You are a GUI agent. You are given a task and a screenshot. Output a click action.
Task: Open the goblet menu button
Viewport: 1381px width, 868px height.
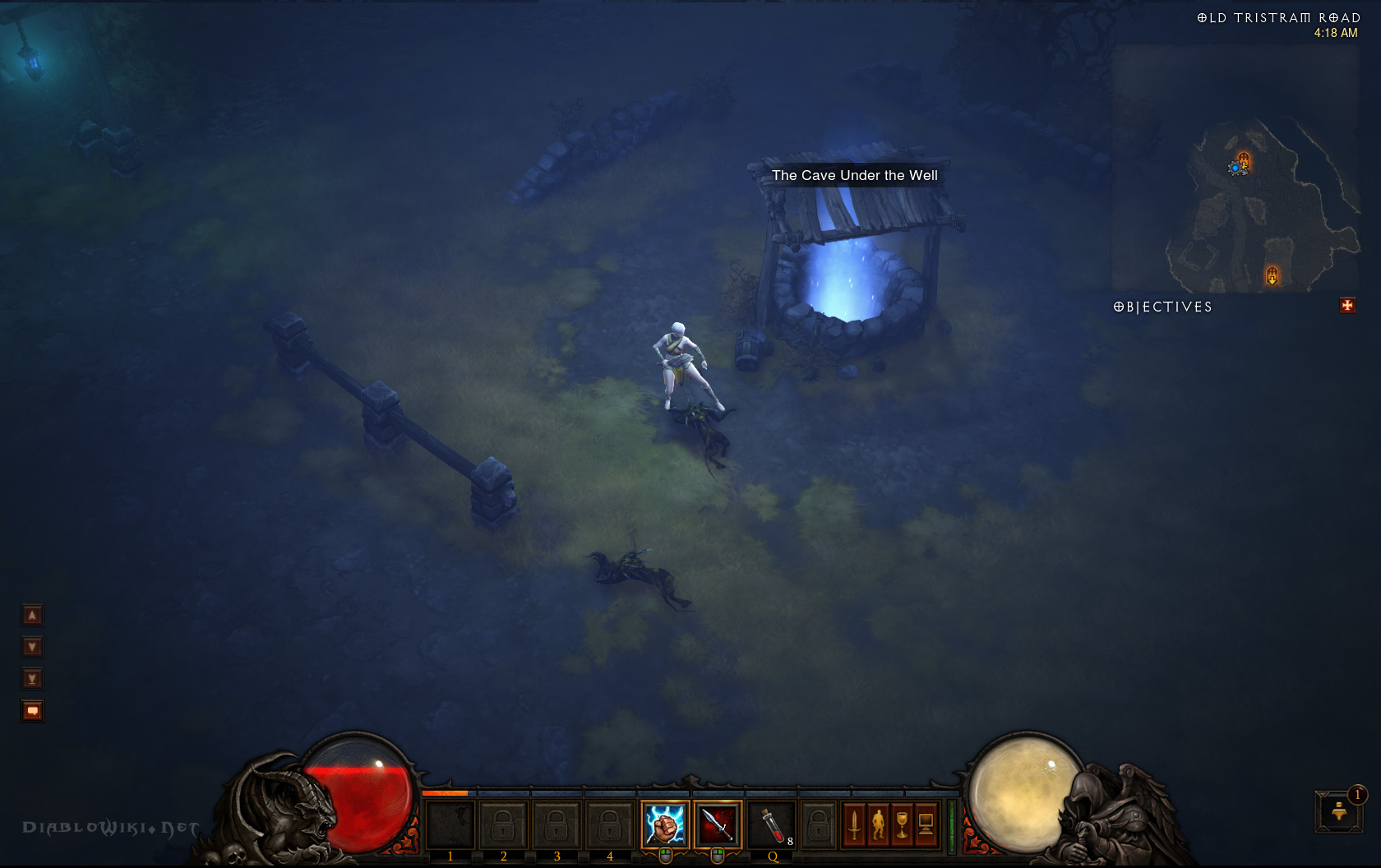click(x=902, y=824)
